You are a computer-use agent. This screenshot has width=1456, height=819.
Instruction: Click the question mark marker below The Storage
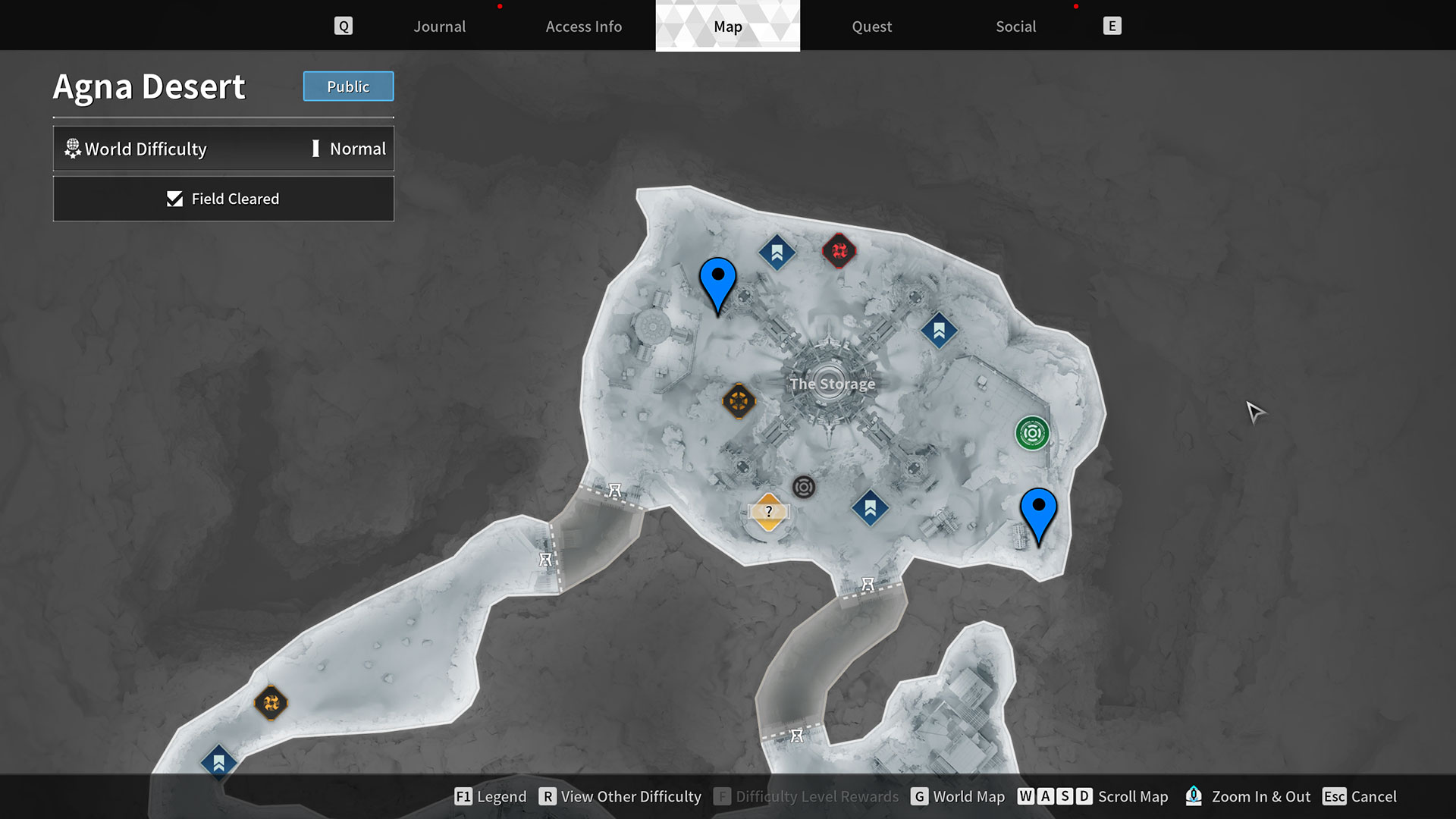(769, 511)
